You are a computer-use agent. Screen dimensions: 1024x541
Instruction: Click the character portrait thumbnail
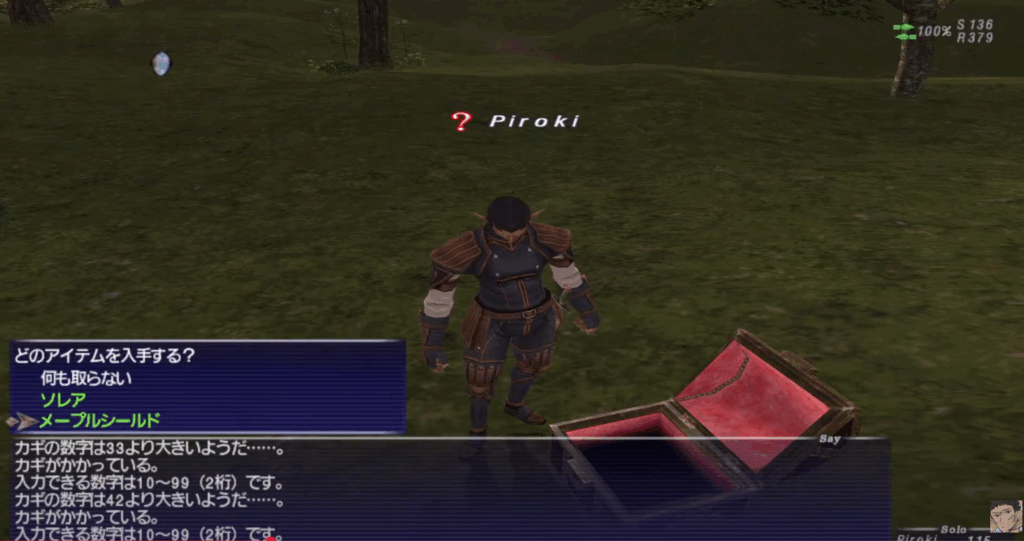point(1006,516)
